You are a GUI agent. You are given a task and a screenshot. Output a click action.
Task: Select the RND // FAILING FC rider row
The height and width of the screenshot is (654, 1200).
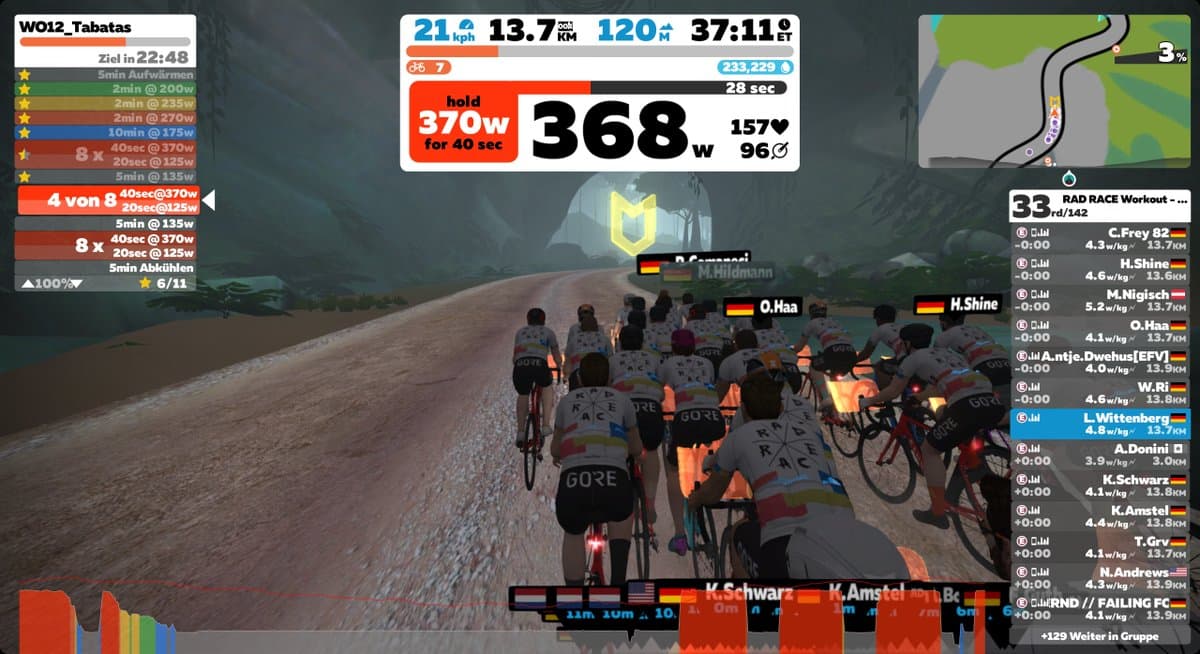point(1099,608)
